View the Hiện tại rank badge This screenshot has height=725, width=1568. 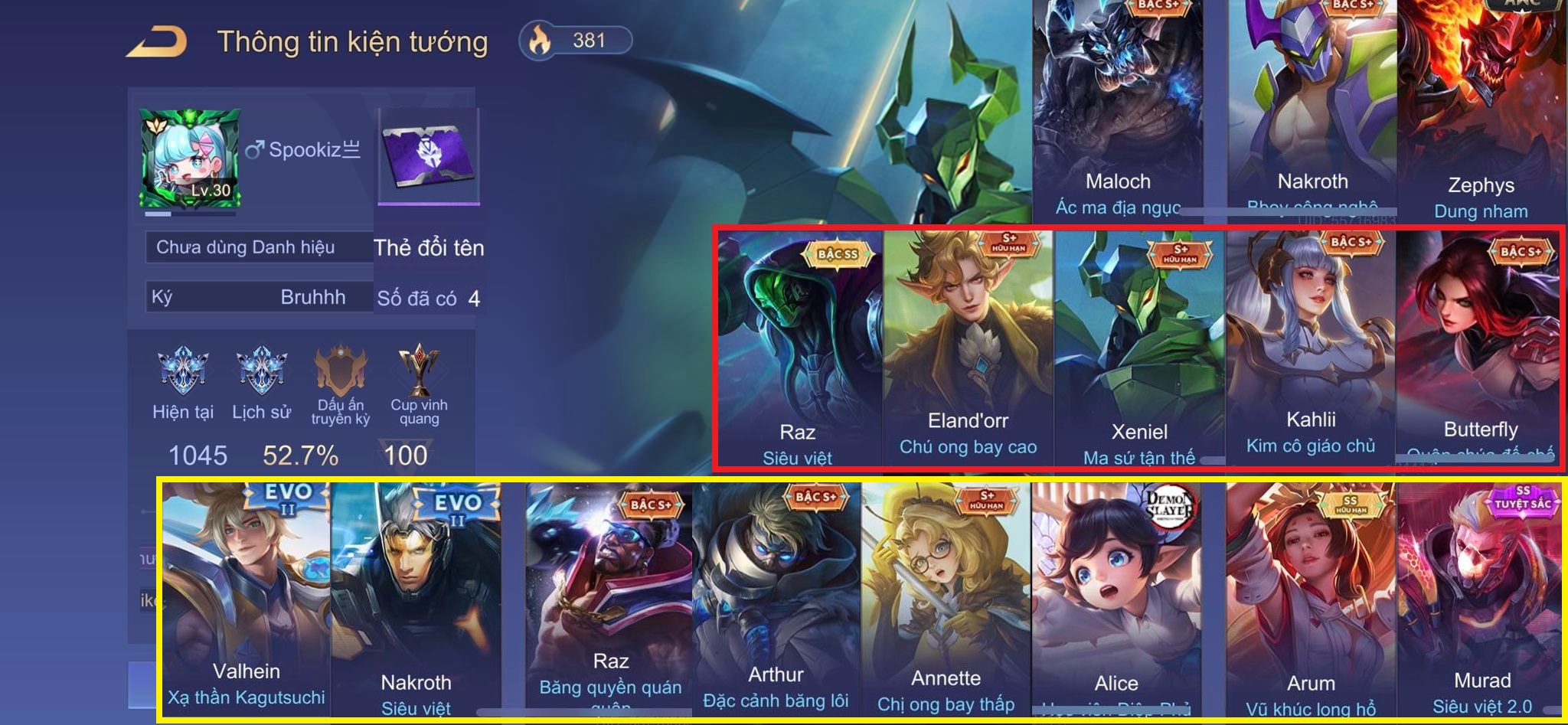click(182, 371)
